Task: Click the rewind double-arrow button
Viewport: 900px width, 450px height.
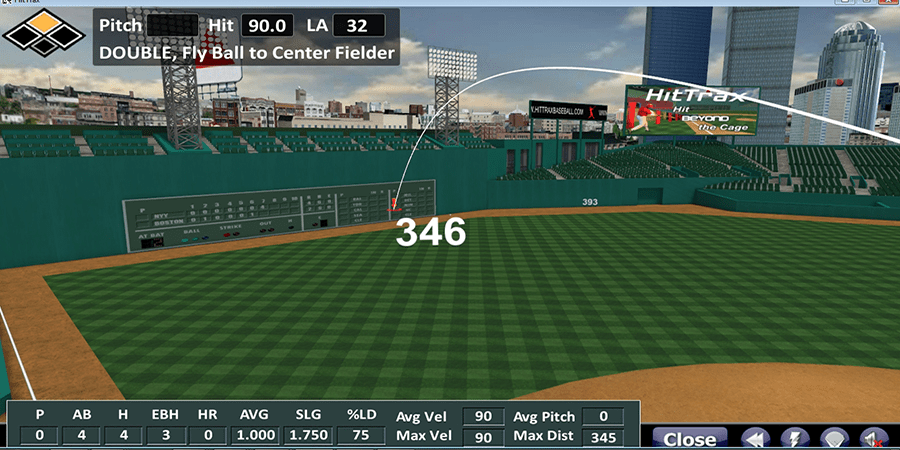Action: 757,438
